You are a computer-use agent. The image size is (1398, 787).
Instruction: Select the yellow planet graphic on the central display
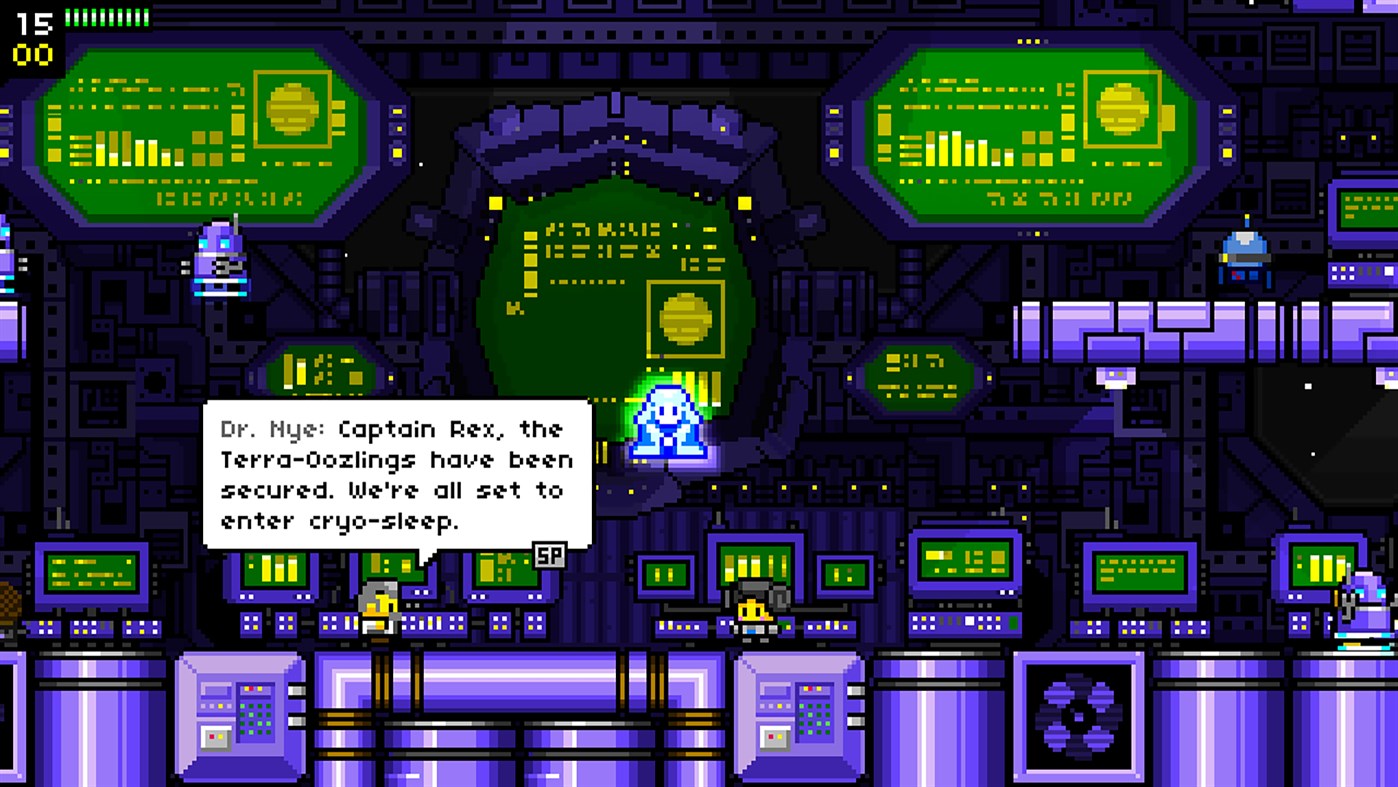coord(687,318)
